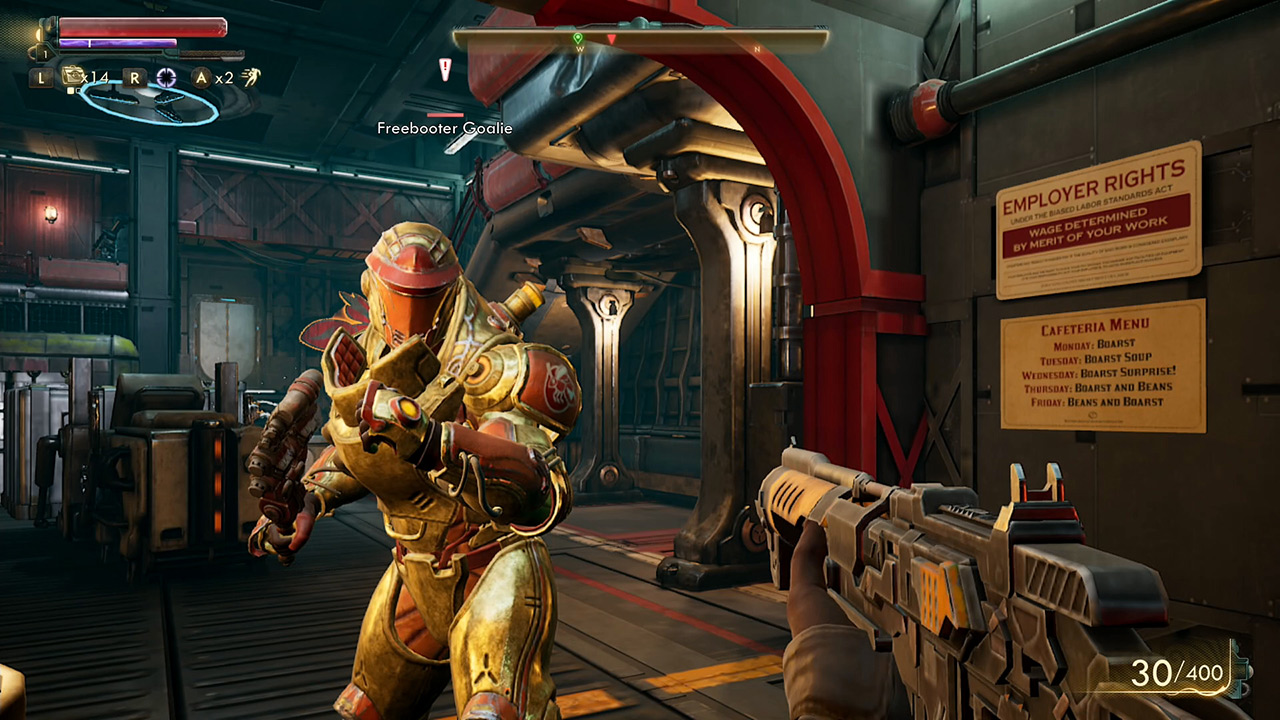Click the red exclamation alert indicator
Image resolution: width=1280 pixels, height=720 pixels.
[x=444, y=67]
